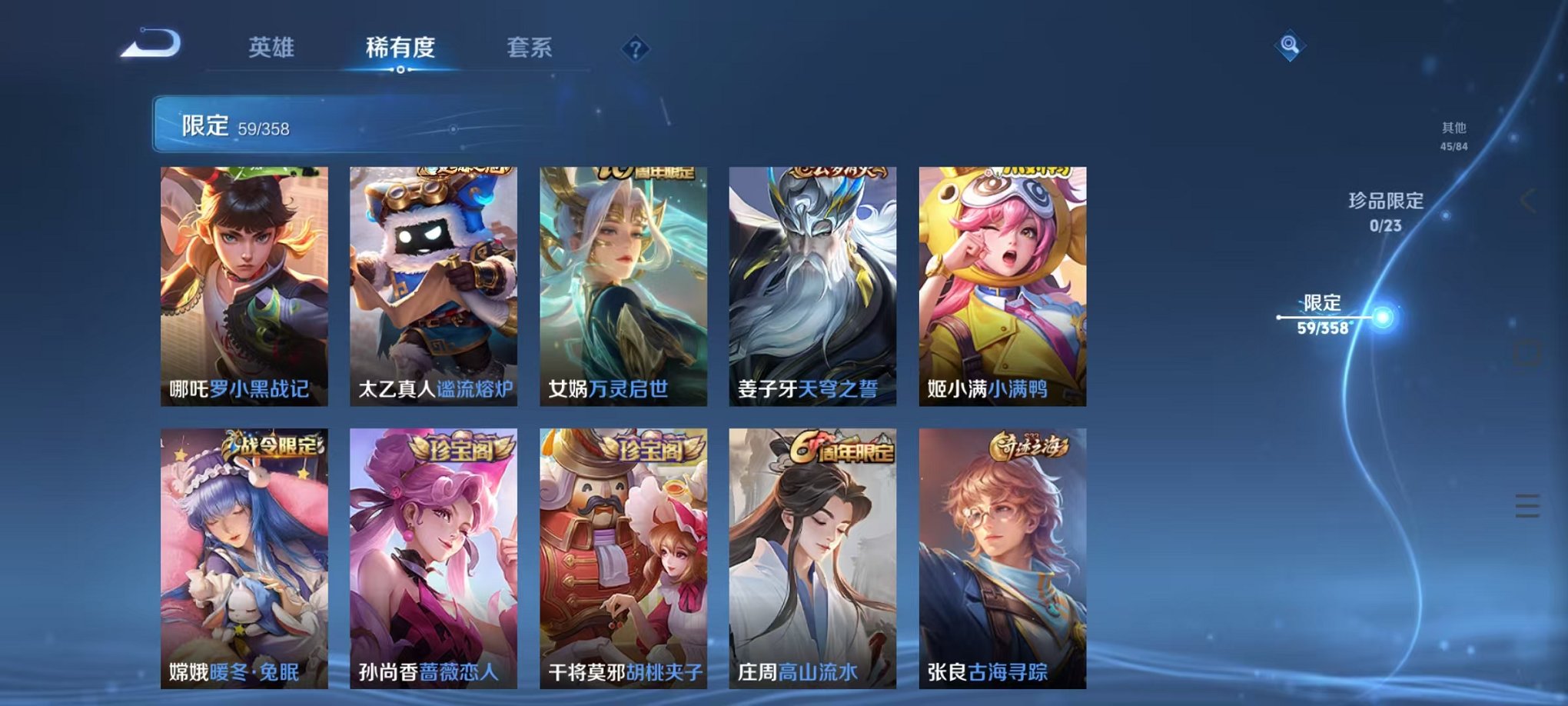Switch to the 英雄 tab
Viewport: 1568px width, 706px height.
(x=273, y=48)
